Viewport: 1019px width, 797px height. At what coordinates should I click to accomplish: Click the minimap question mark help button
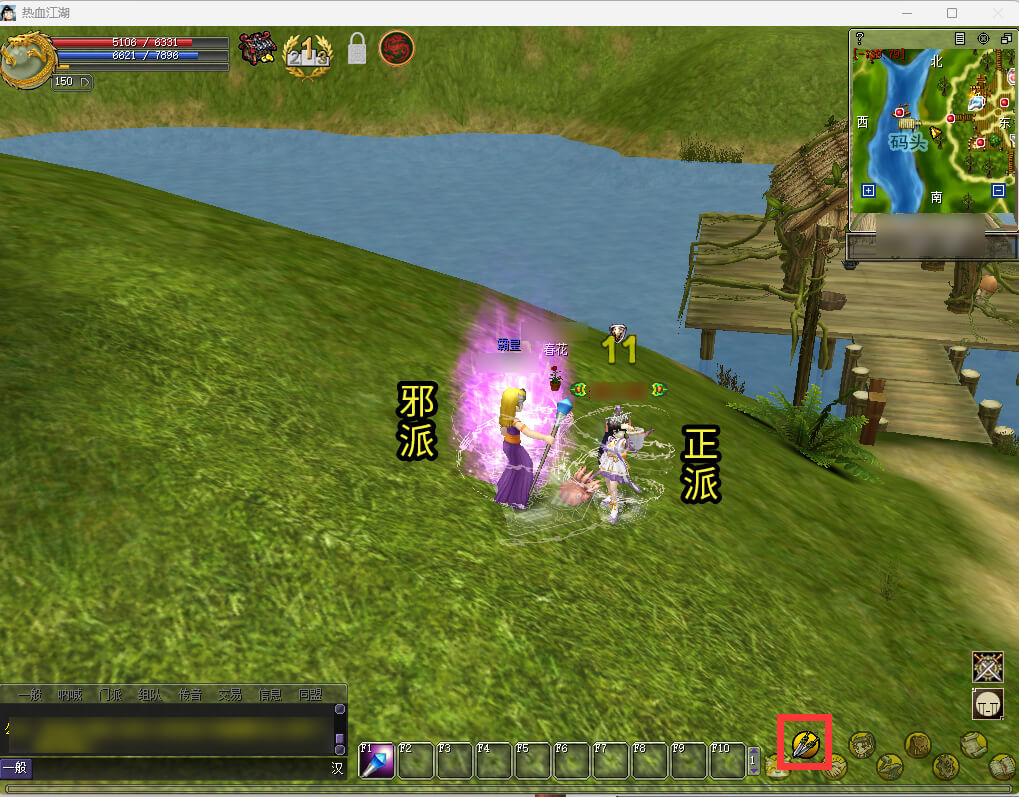[x=859, y=38]
